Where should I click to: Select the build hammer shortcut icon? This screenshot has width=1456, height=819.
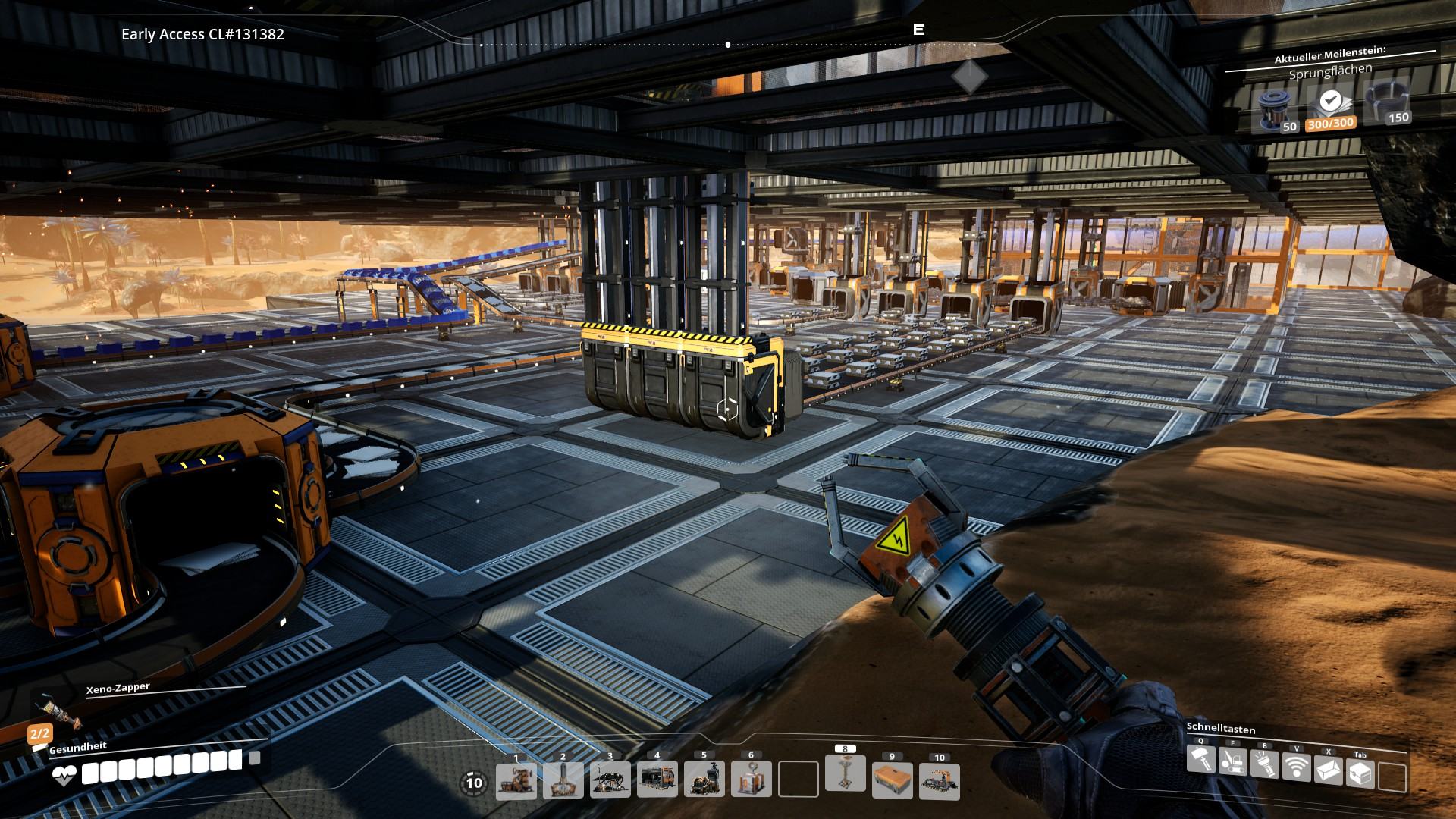tap(1200, 759)
